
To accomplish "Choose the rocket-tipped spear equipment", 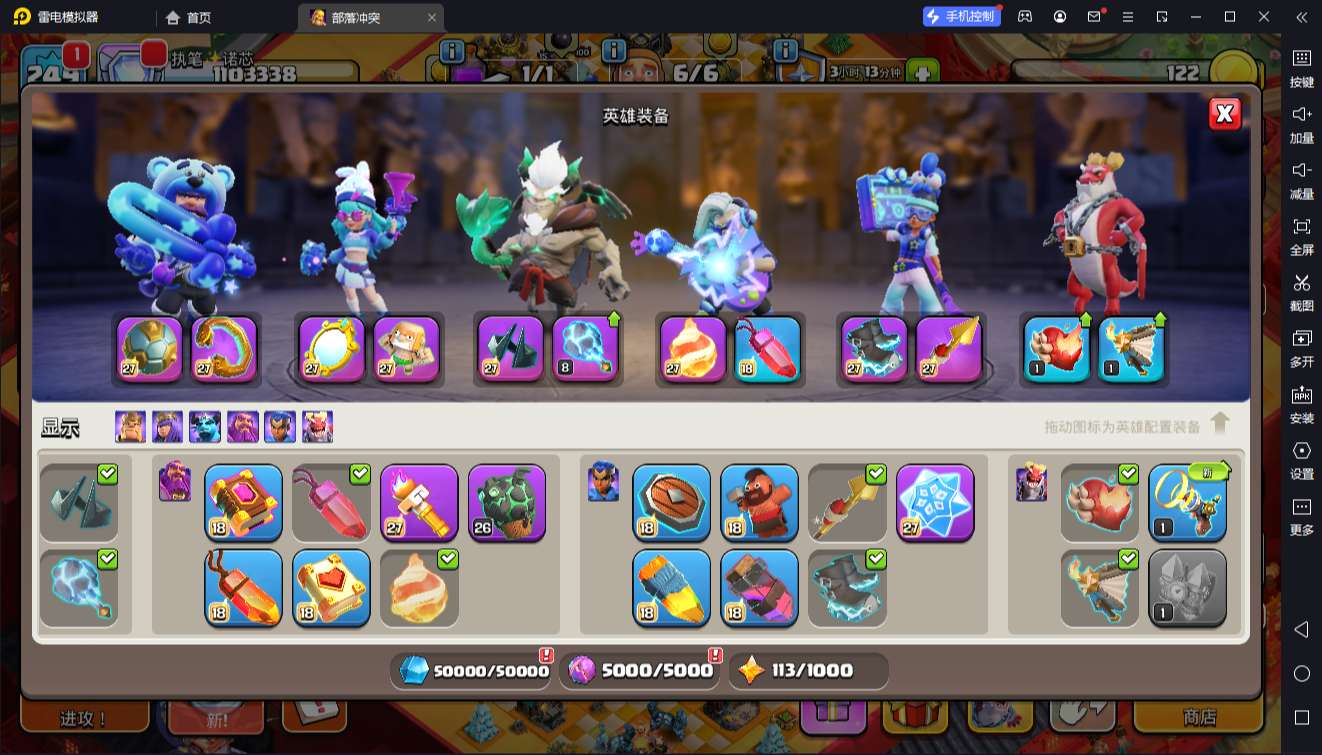I will pos(671,588).
